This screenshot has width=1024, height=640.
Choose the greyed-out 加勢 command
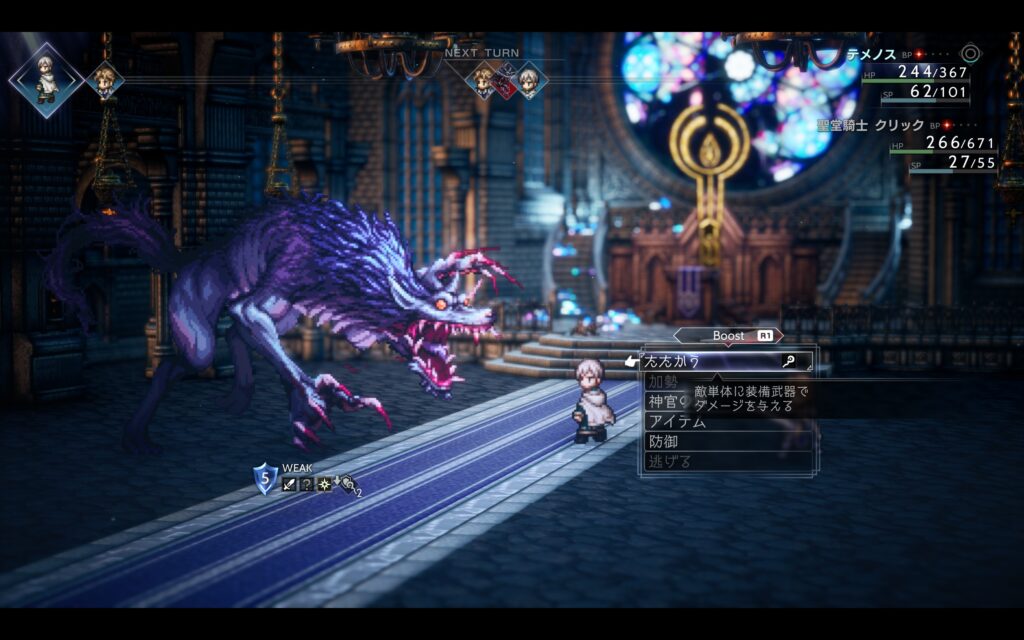click(662, 382)
